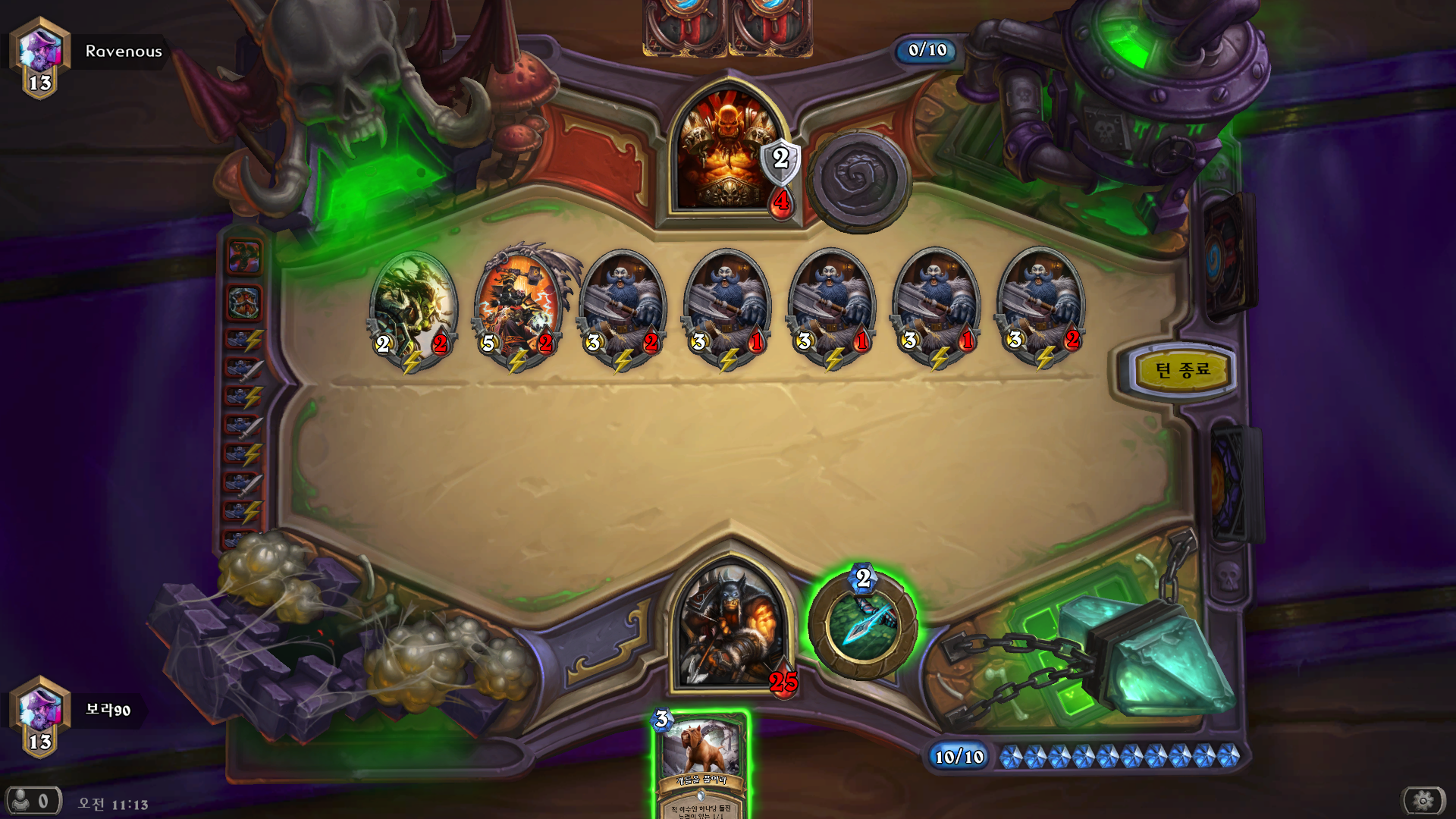Viewport: 1456px width, 819px height.
Task: Click the 보라90 player rank badge
Action: pos(40,716)
